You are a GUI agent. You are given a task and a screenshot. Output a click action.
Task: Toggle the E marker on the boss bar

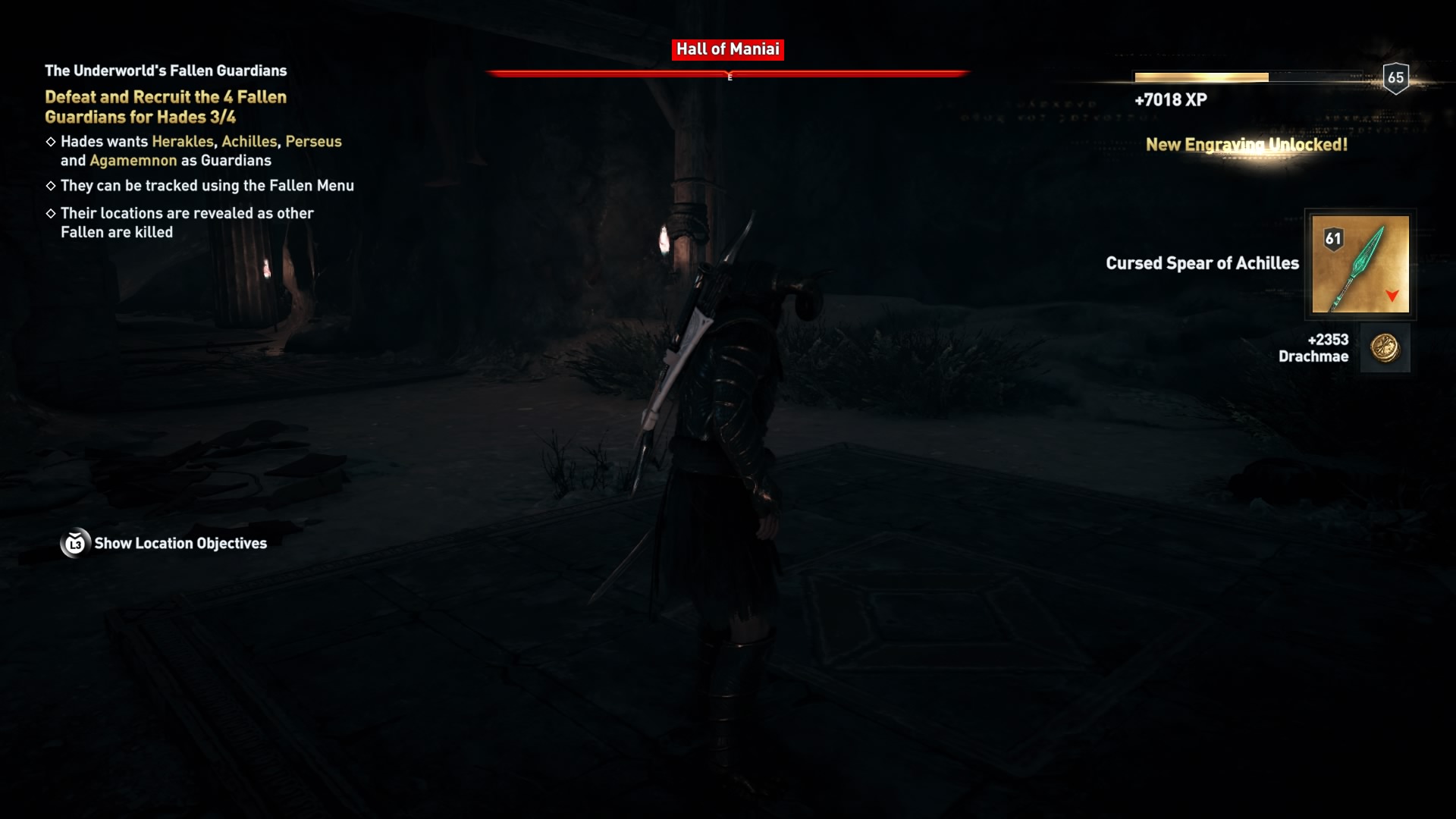tap(730, 76)
